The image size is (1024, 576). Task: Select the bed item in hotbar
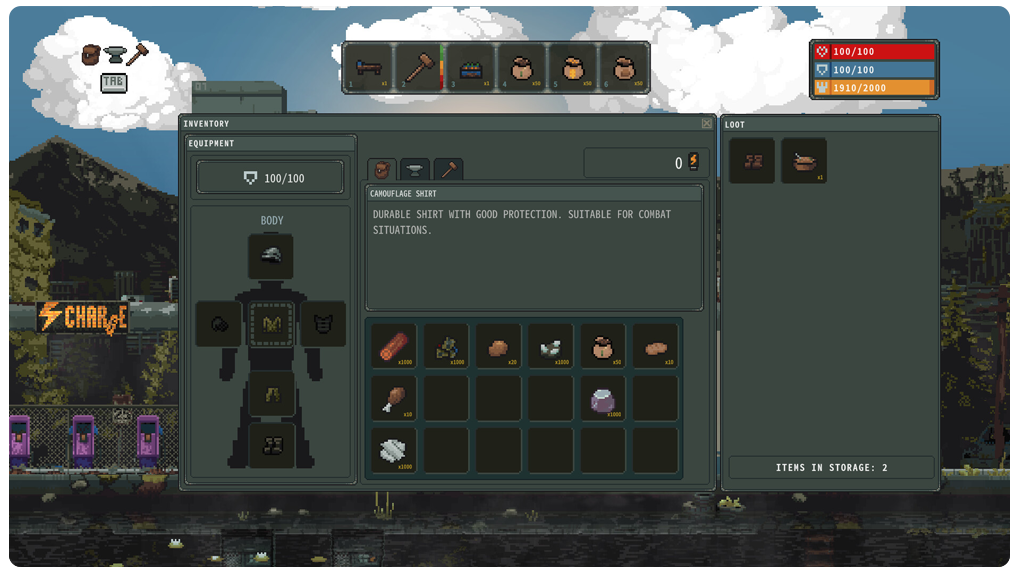(367, 68)
